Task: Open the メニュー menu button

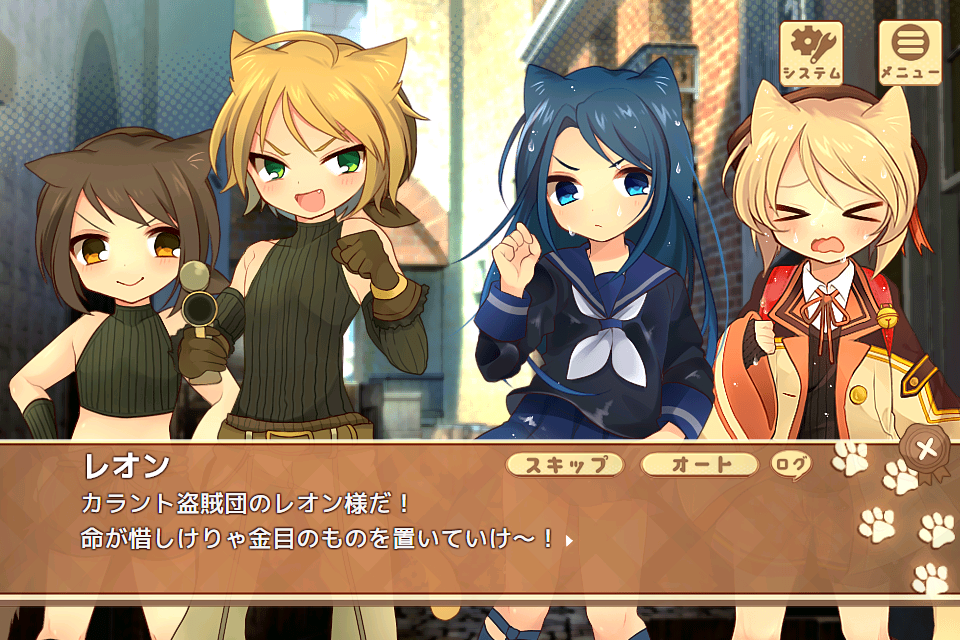Action: [909, 53]
